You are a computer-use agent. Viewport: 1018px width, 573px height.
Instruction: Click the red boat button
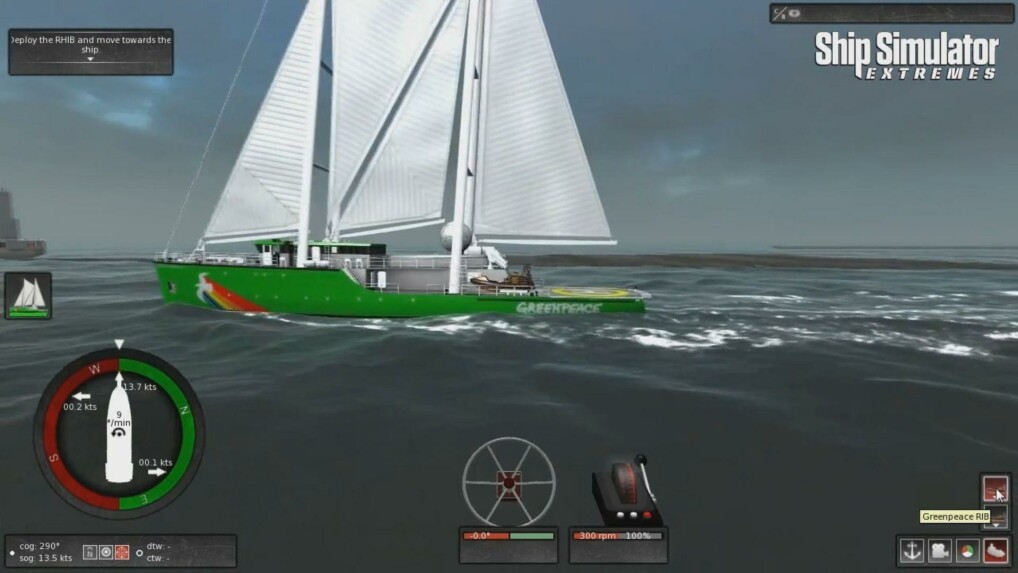(995, 550)
